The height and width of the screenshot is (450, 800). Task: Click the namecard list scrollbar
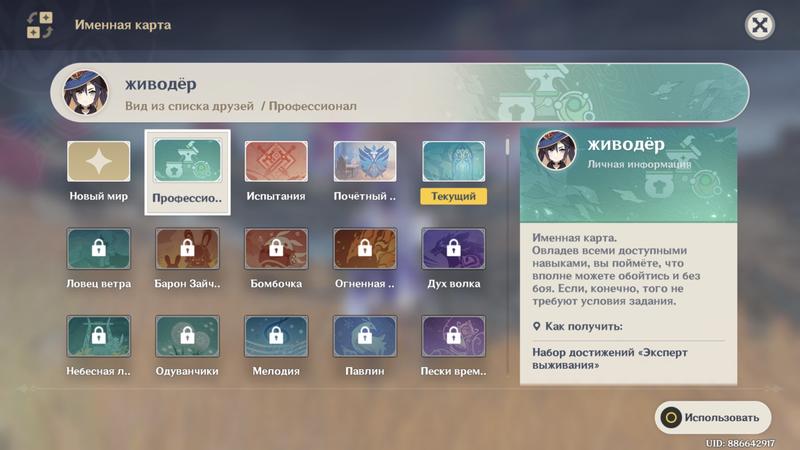506,148
